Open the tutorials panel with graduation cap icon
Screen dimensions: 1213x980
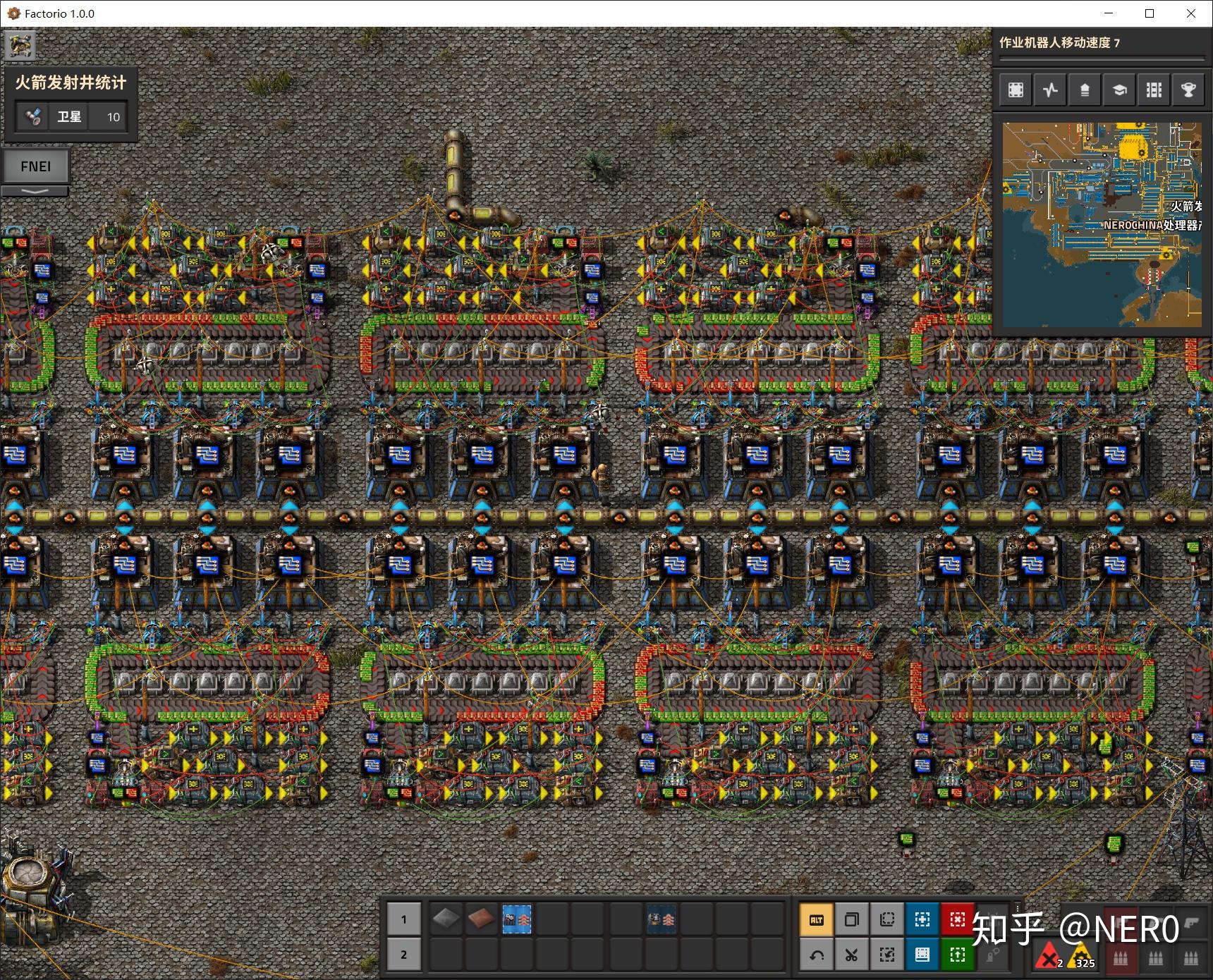pos(1118,90)
